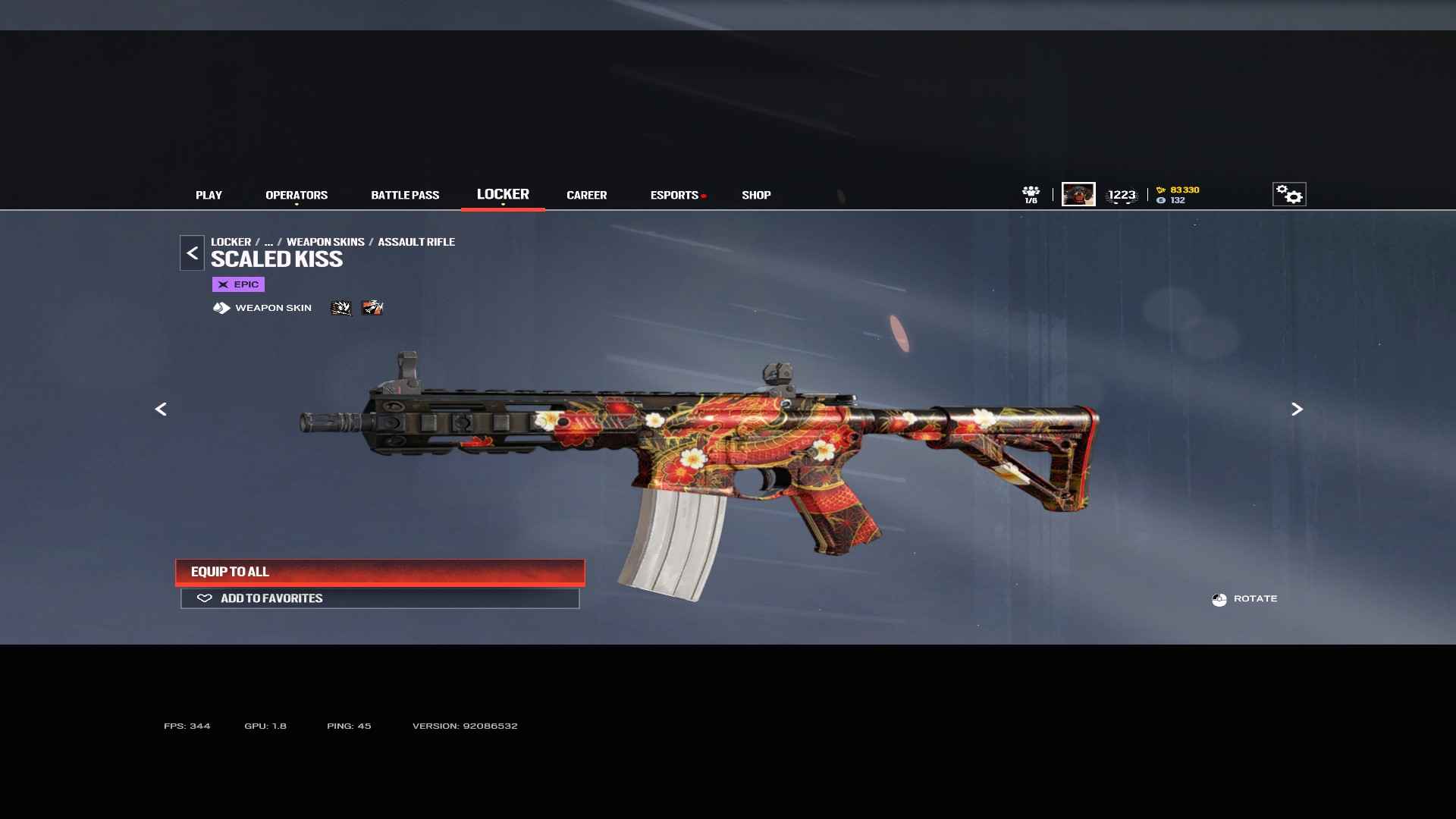Go back with the arrow button

click(192, 253)
